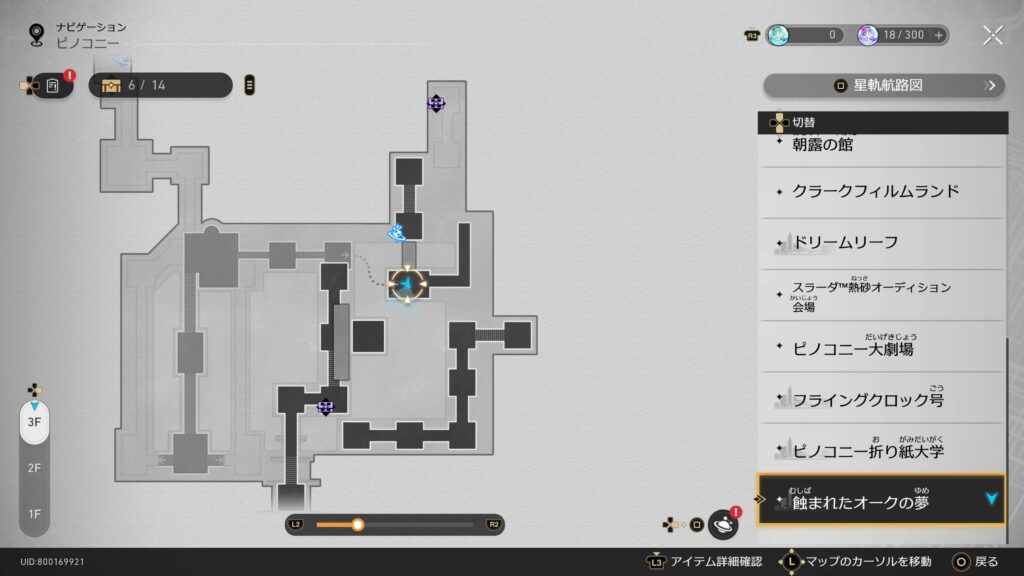Open the mission clipboard icon with alert

click(53, 86)
